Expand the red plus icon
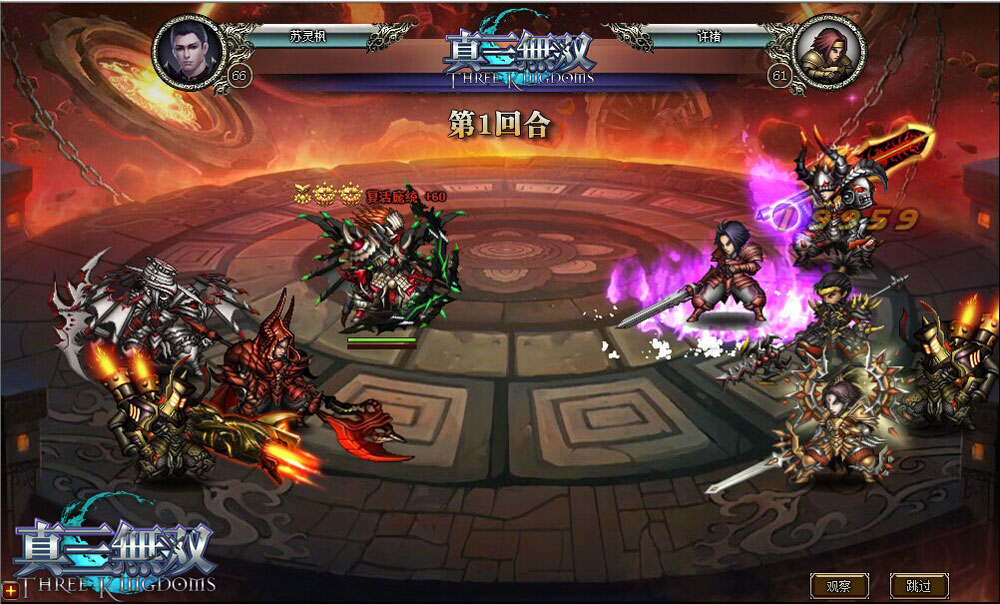Image resolution: width=1000 pixels, height=604 pixels. (10, 592)
